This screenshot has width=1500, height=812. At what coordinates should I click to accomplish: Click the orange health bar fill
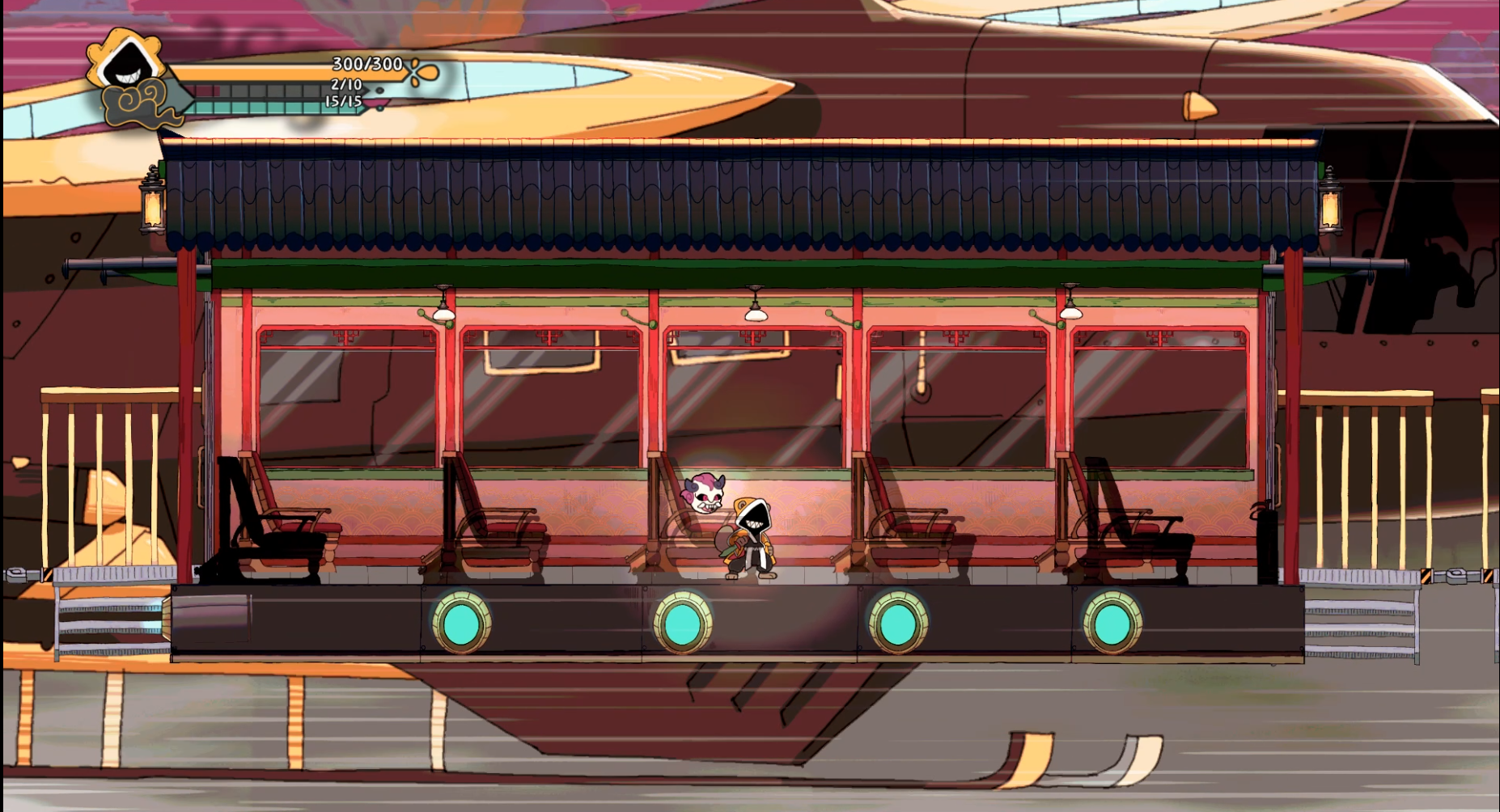point(267,71)
